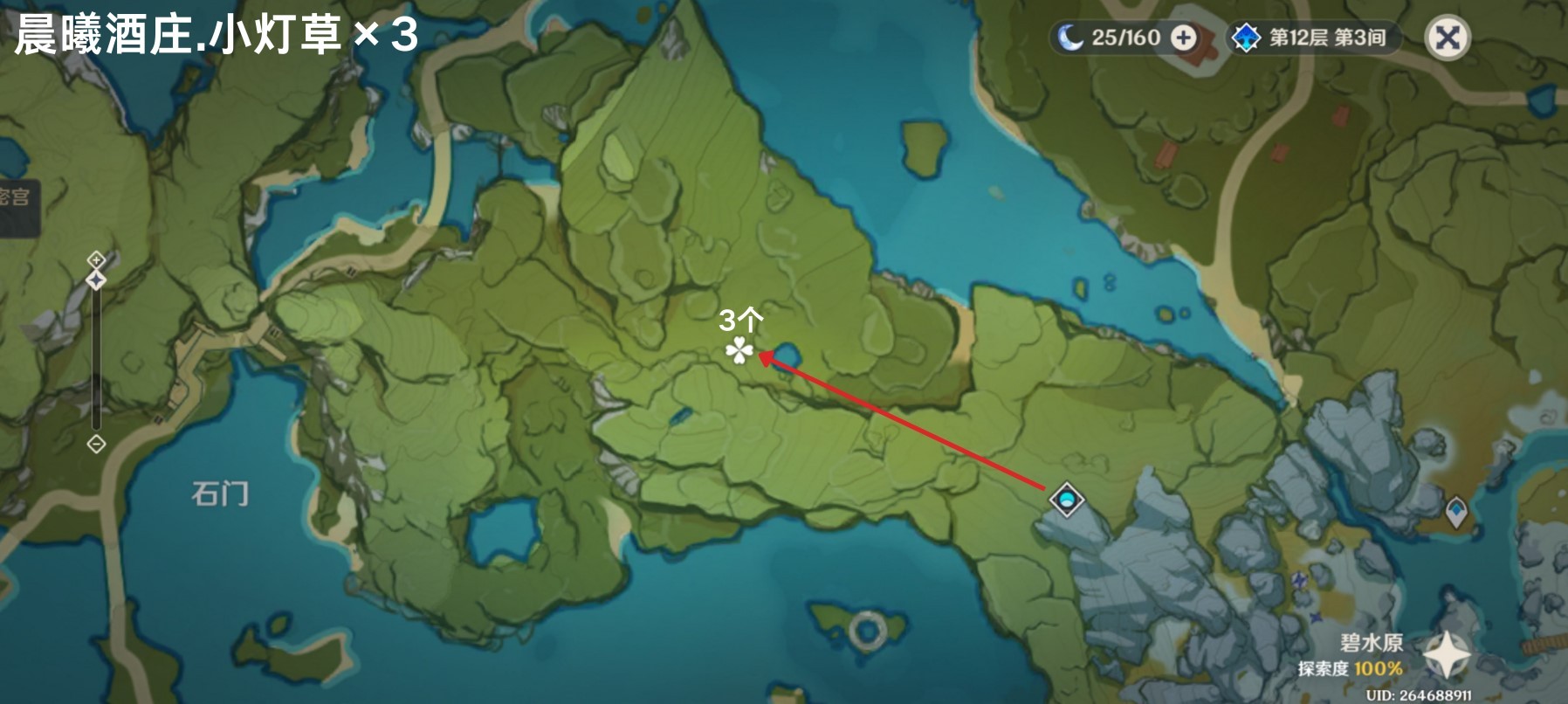The image size is (1568, 704).
Task: Open region selector via the four-pointed star
Action: click(1447, 654)
